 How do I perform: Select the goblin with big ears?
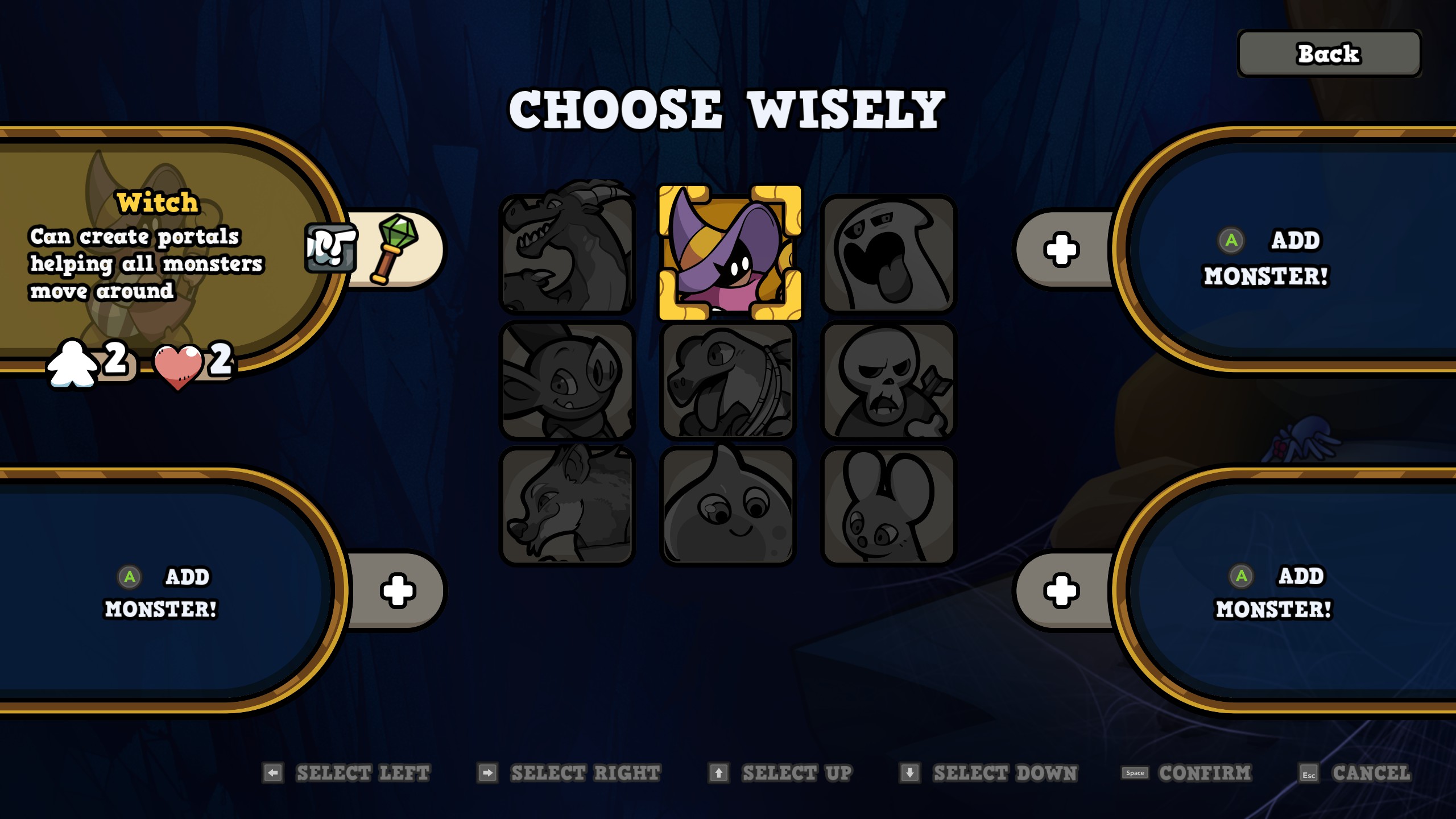(567, 380)
